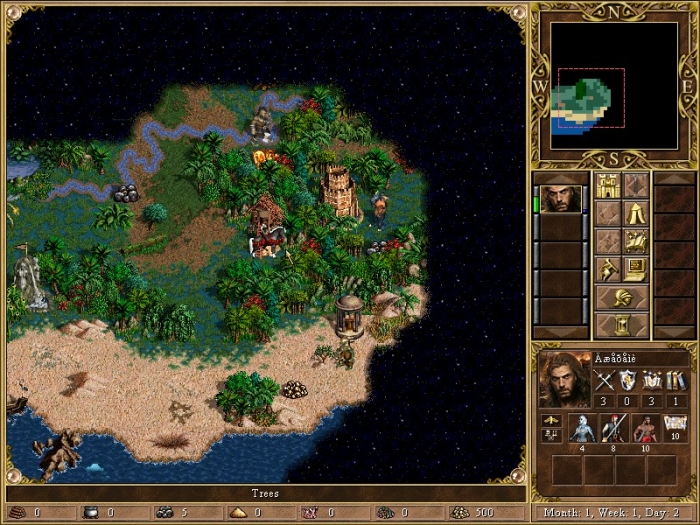This screenshot has width=700, height=525.
Task: Click the shield defense skill icon
Action: click(x=627, y=380)
